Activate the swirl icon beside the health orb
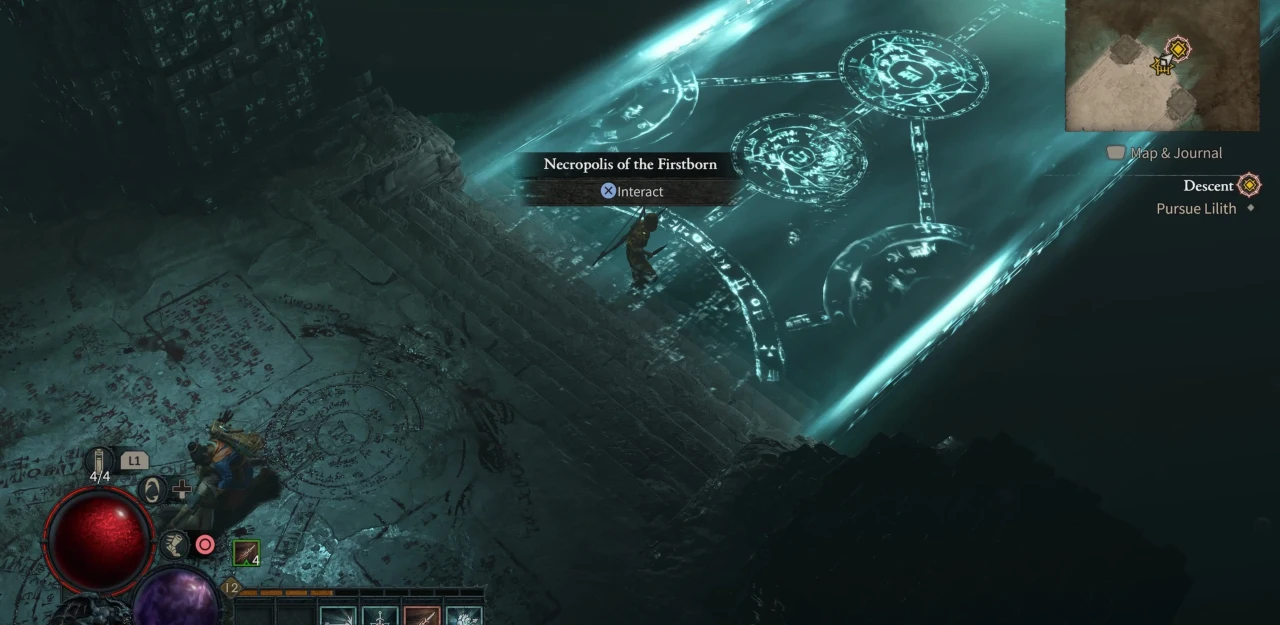Screen dimensions: 1280x625 (x=152, y=490)
